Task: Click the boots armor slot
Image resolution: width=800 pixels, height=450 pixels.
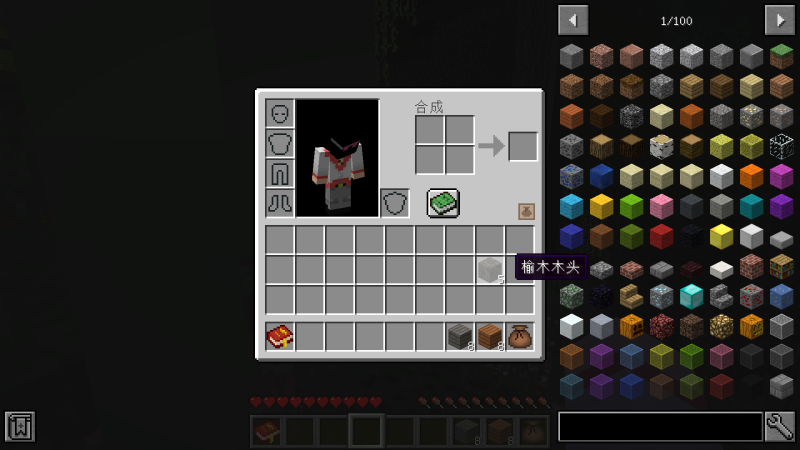Action: pyautogui.click(x=280, y=203)
